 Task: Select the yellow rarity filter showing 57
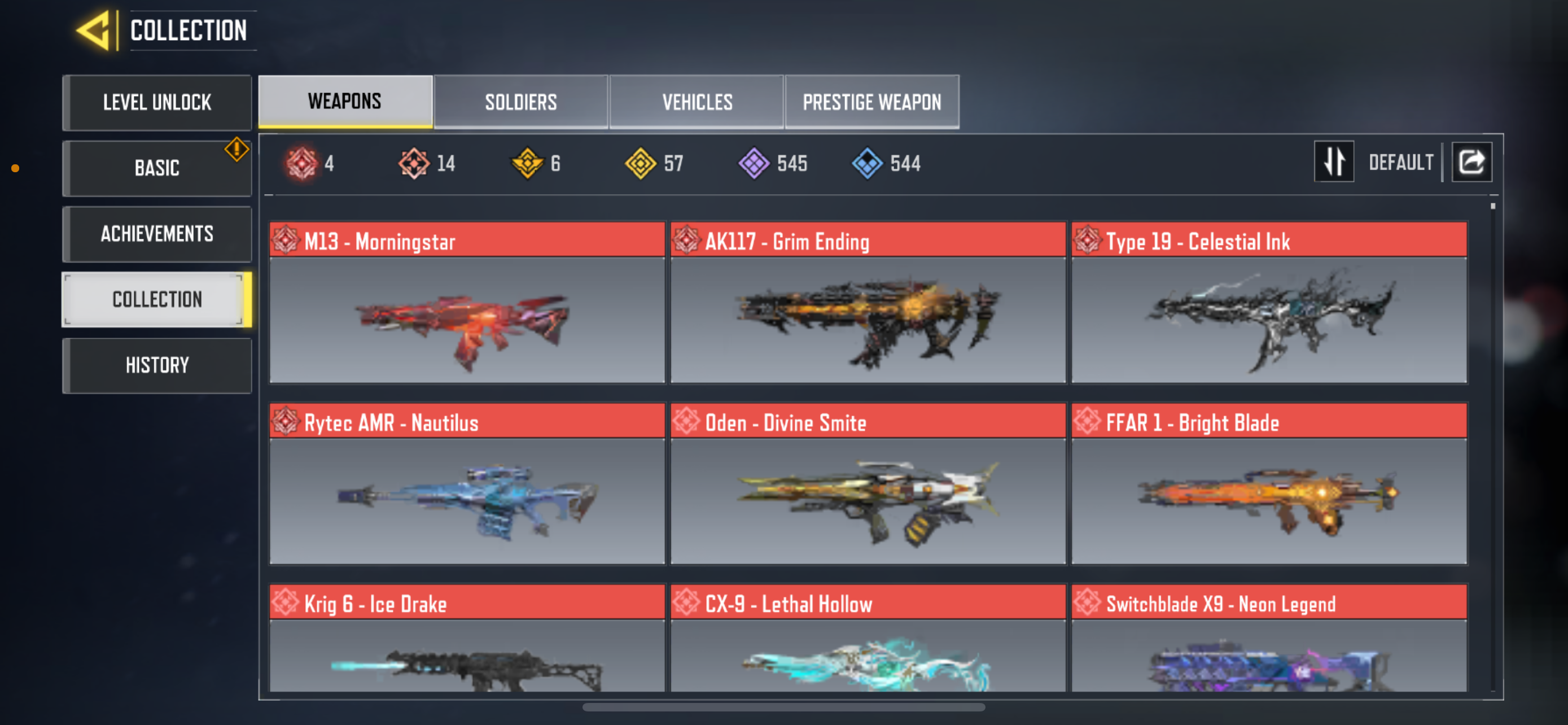click(643, 163)
